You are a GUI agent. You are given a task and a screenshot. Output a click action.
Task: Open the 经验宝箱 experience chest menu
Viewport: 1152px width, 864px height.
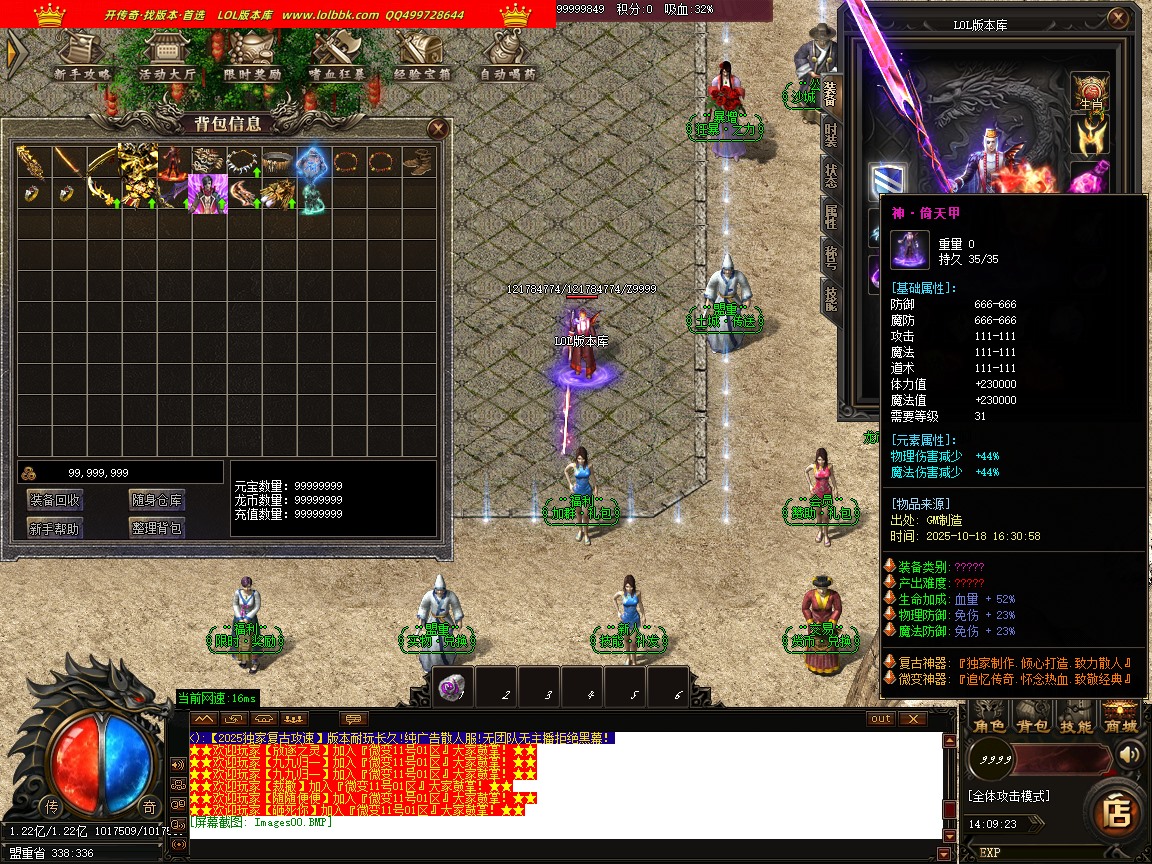point(422,56)
